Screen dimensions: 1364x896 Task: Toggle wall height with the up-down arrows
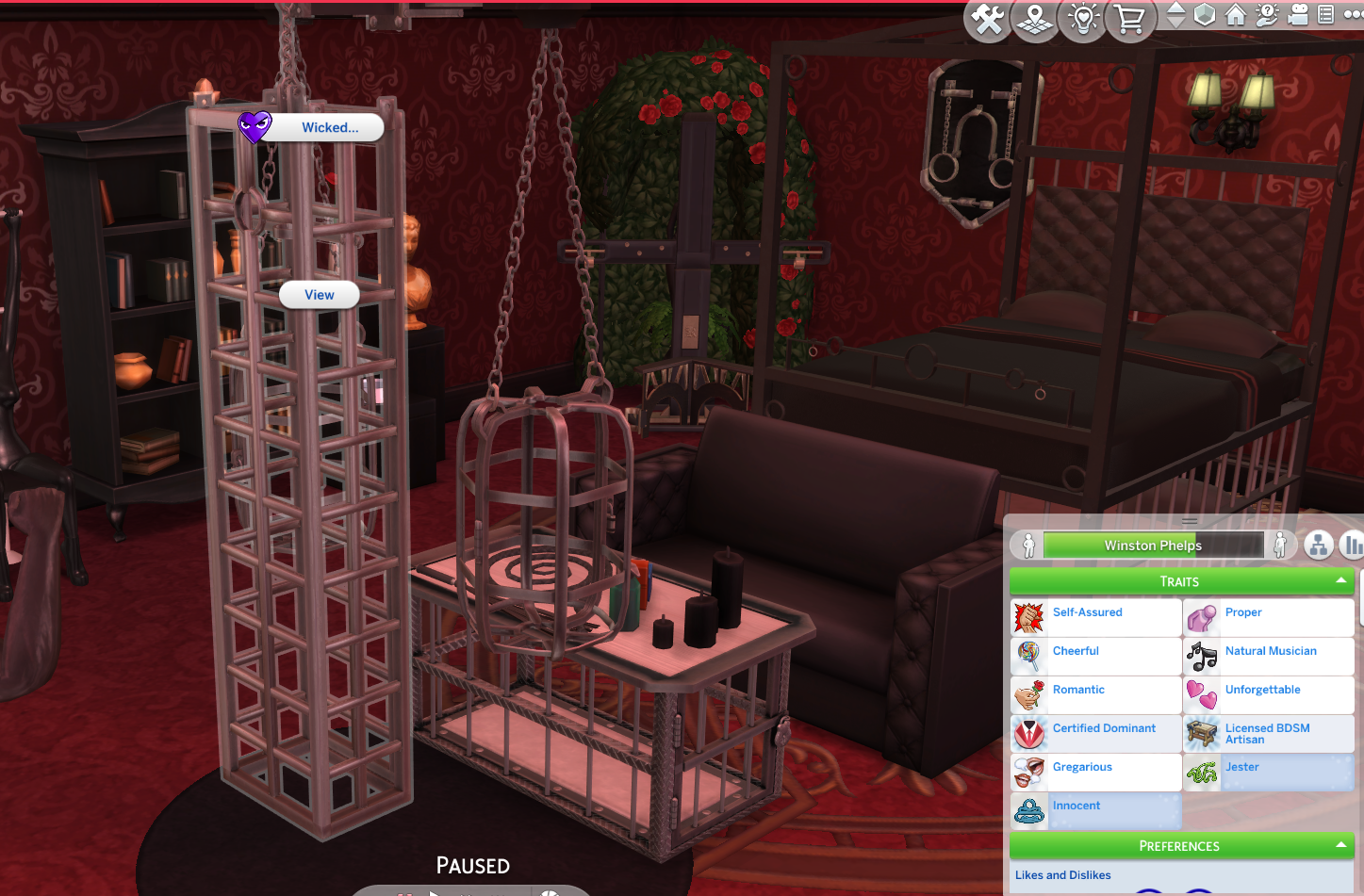tap(1175, 15)
